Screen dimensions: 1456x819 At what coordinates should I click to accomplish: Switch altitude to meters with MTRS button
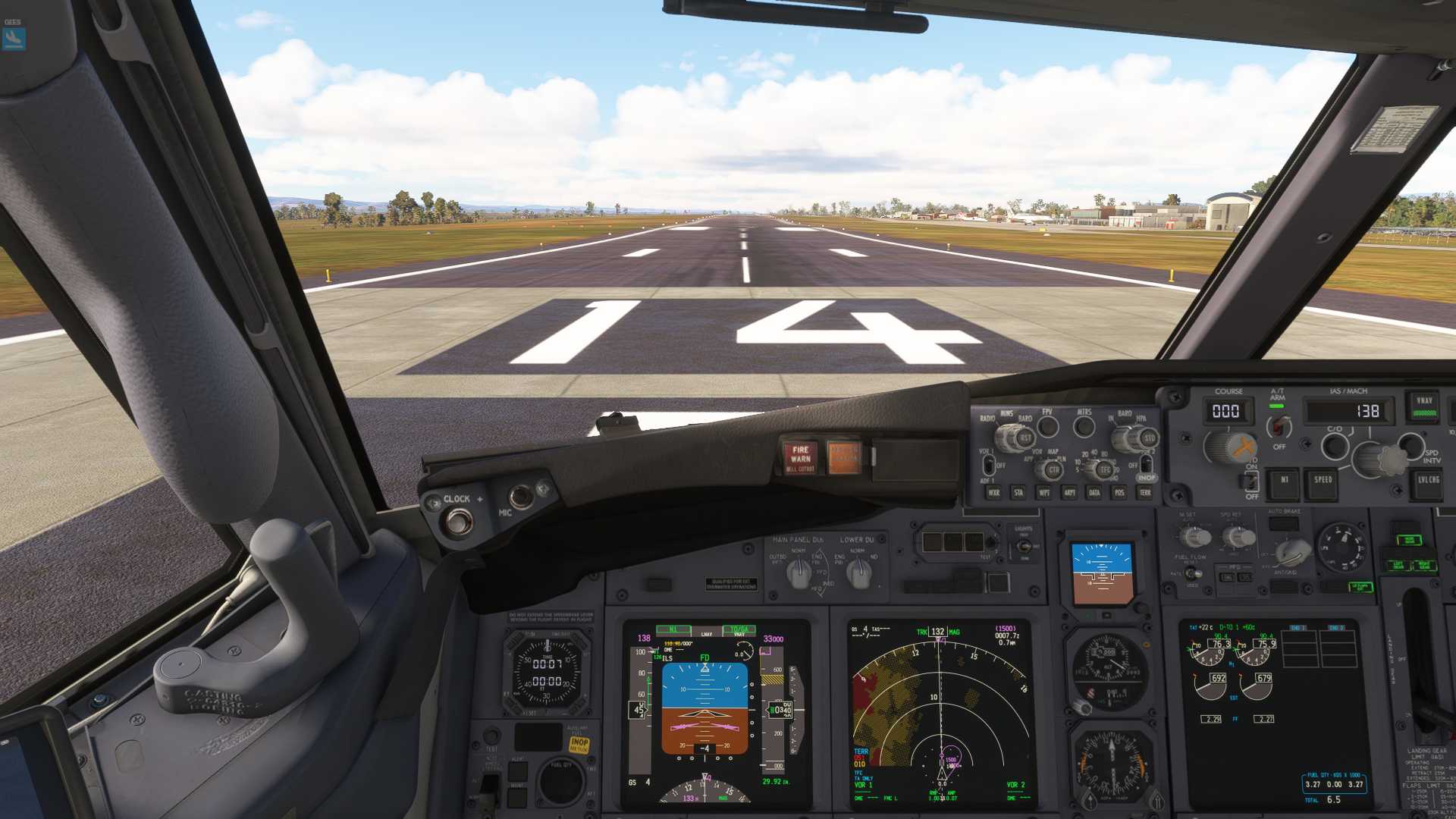(x=1084, y=427)
